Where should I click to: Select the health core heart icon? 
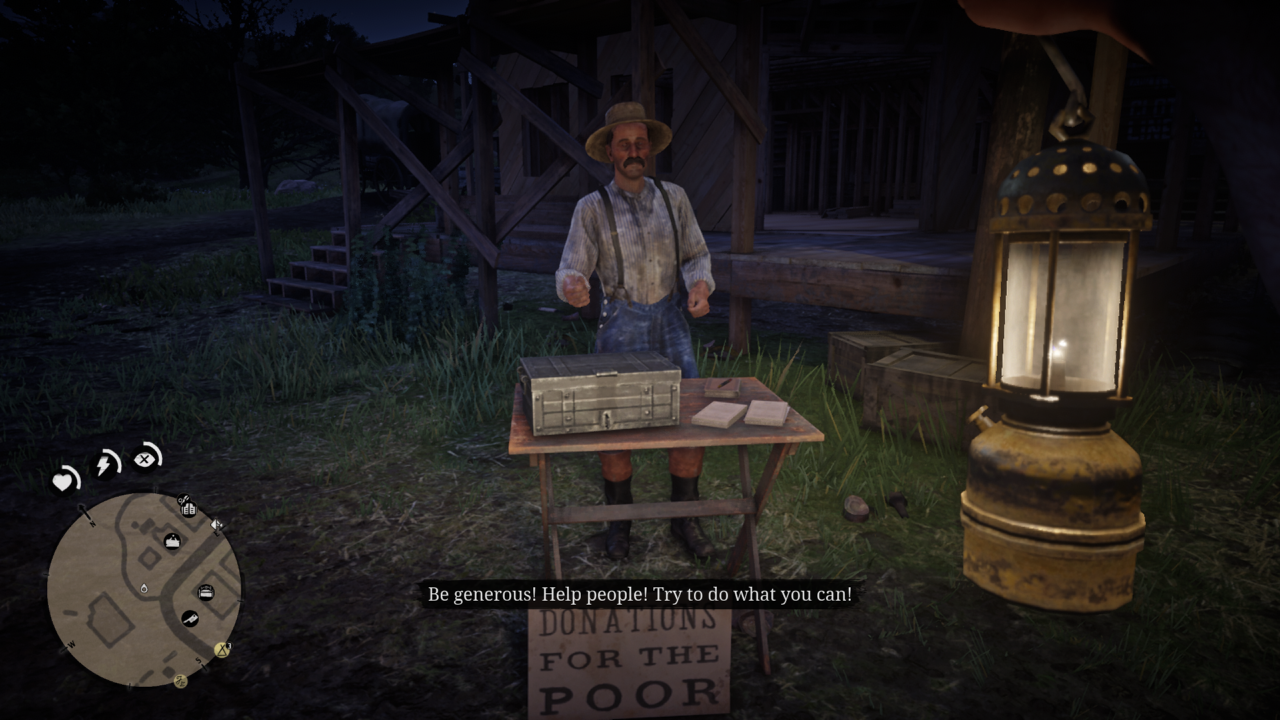click(63, 481)
